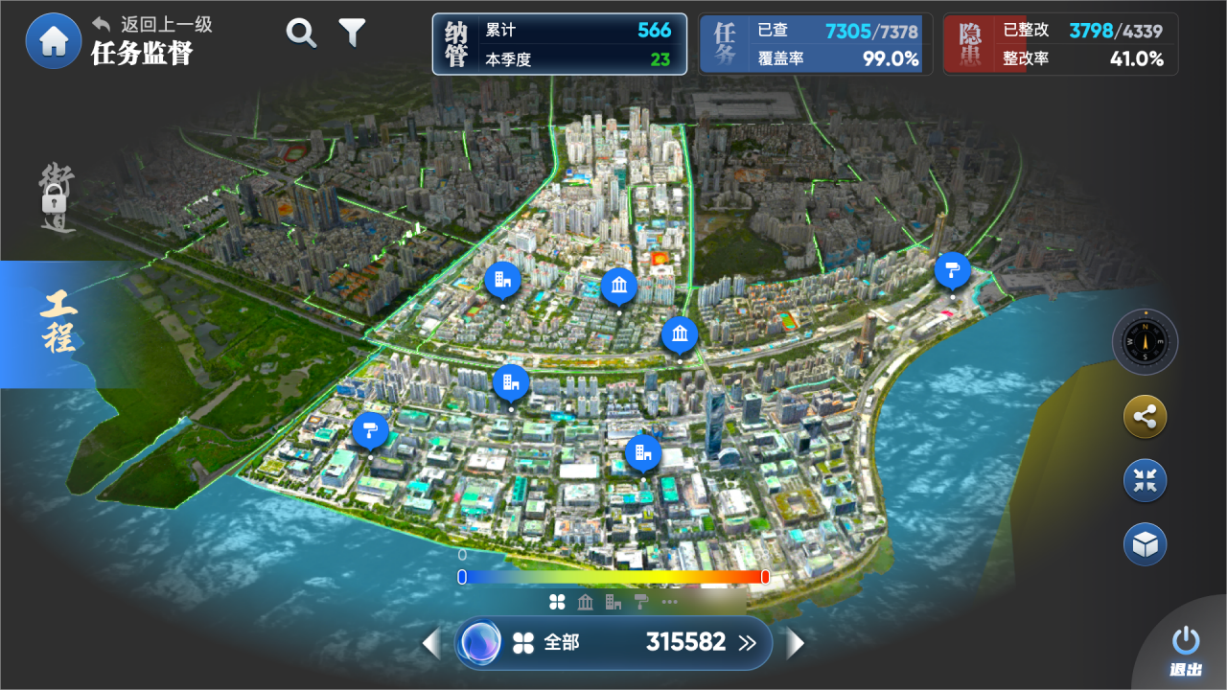Image resolution: width=1227 pixels, height=690 pixels.
Task: Toggle the 3D cube view button
Action: (x=1145, y=544)
